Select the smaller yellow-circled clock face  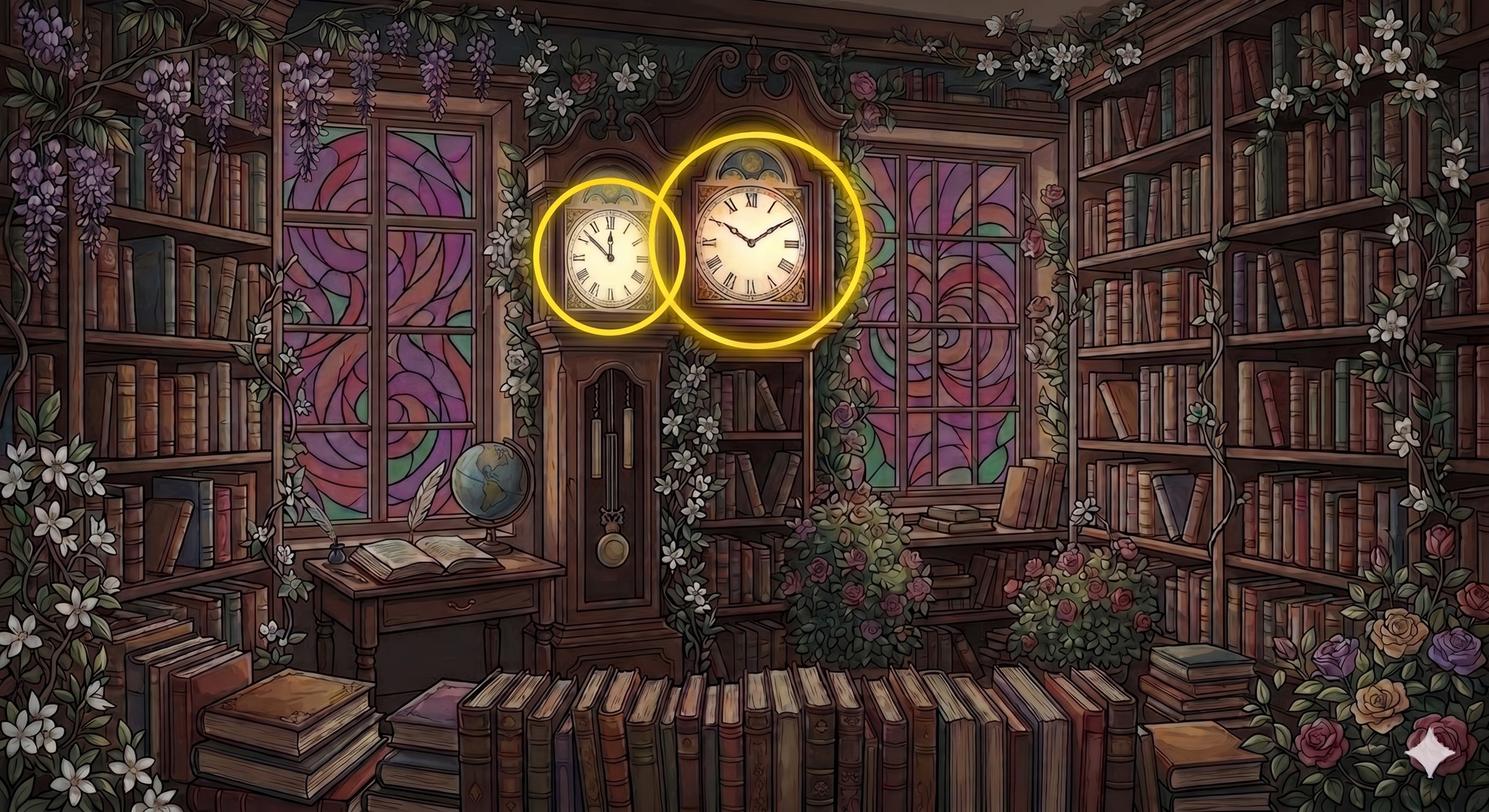pos(609,256)
